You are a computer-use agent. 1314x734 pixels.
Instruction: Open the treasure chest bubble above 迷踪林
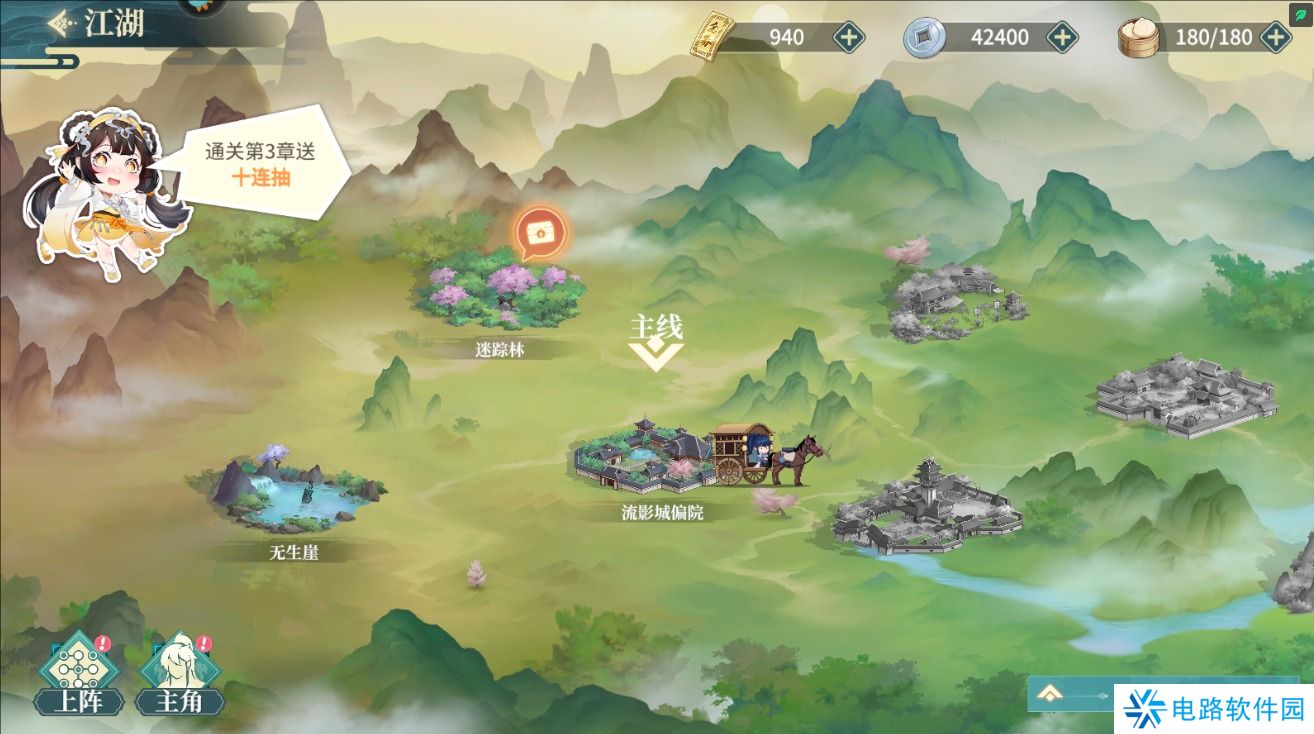[x=539, y=232]
